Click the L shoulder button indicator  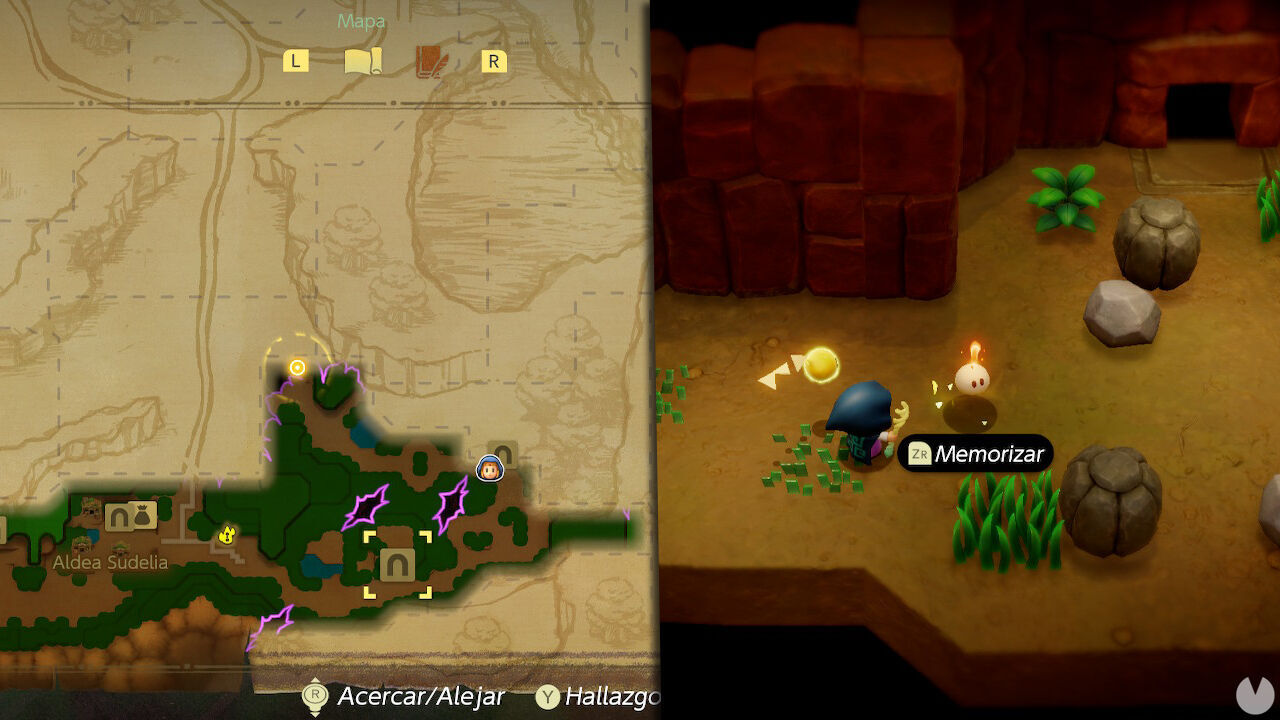point(294,60)
